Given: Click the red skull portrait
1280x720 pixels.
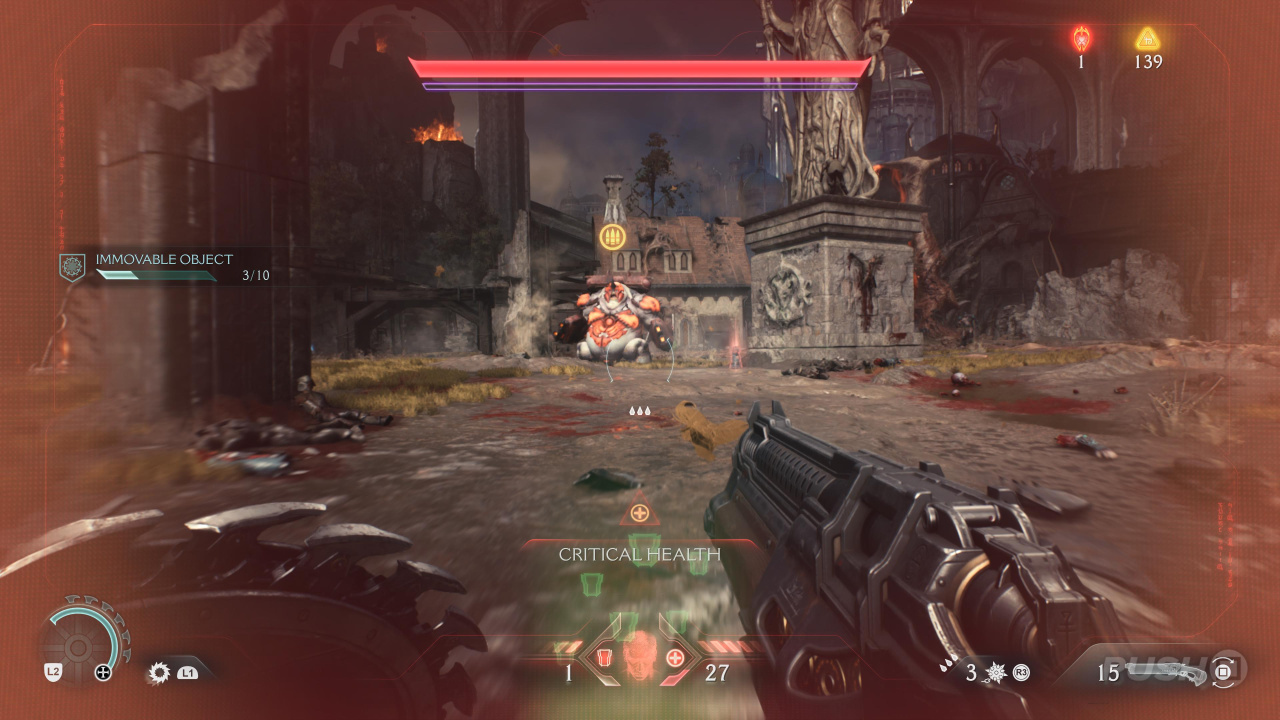Looking at the screenshot, I should 639,658.
